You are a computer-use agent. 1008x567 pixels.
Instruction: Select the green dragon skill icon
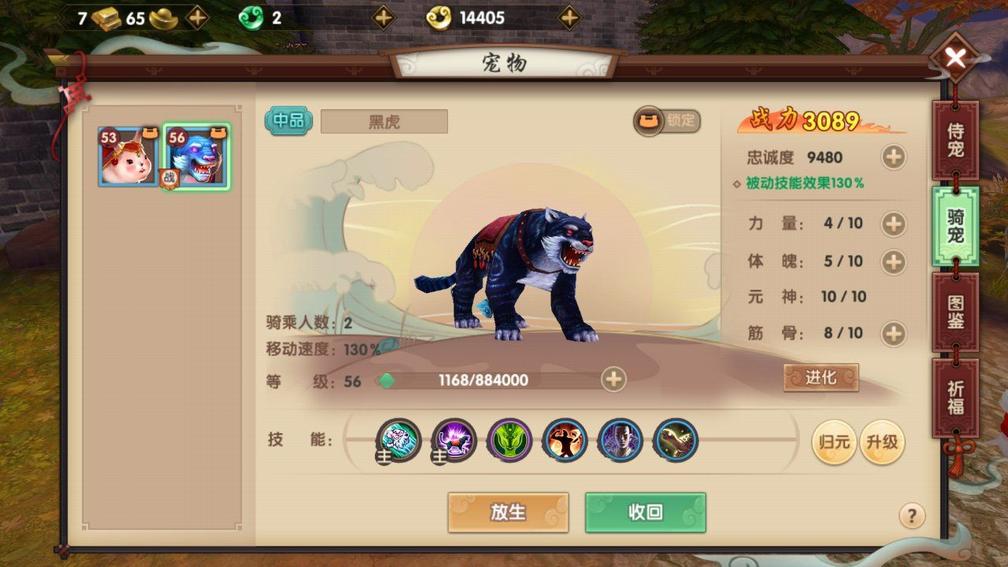tap(509, 440)
